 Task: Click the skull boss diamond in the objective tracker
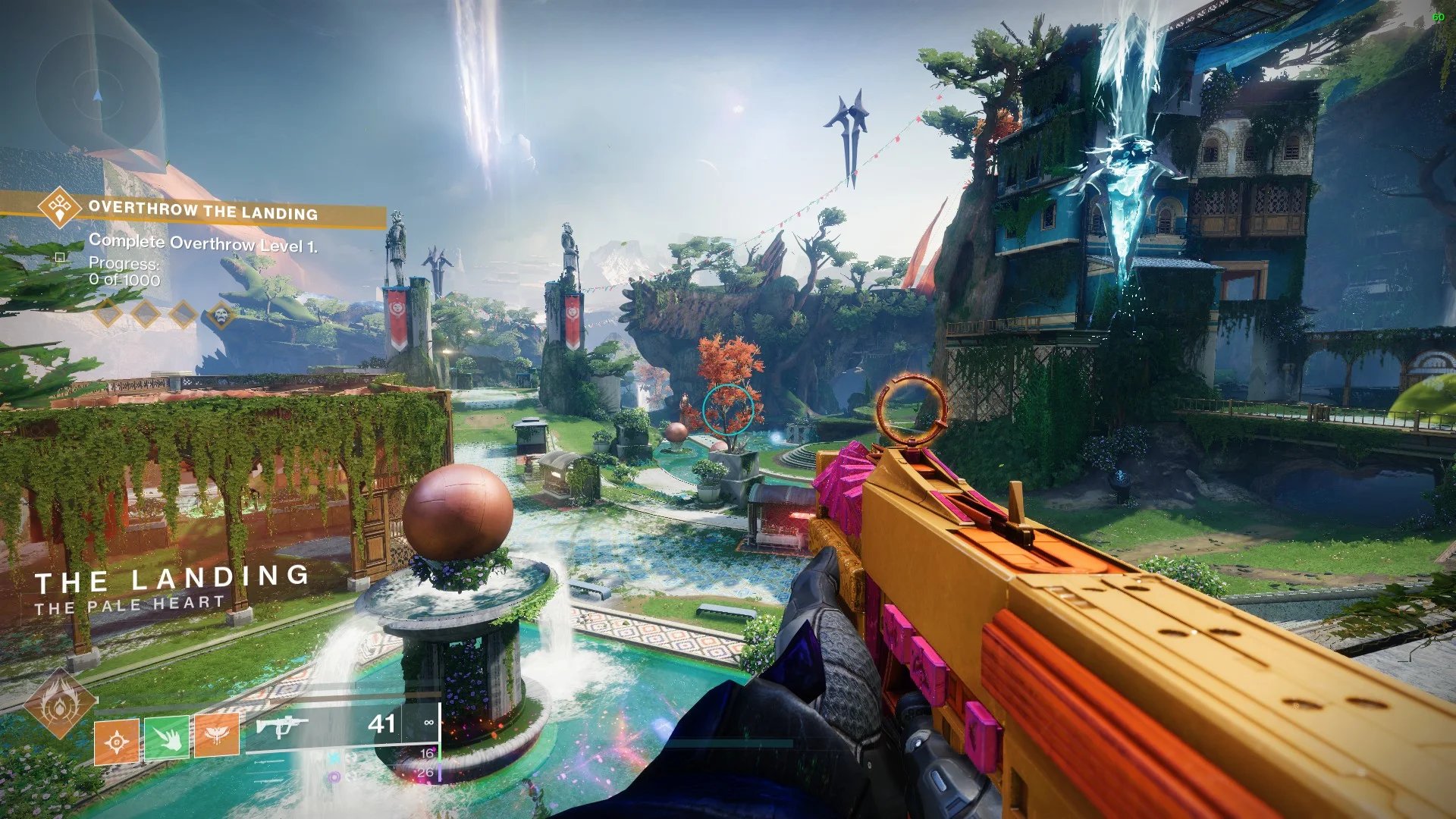(x=221, y=314)
